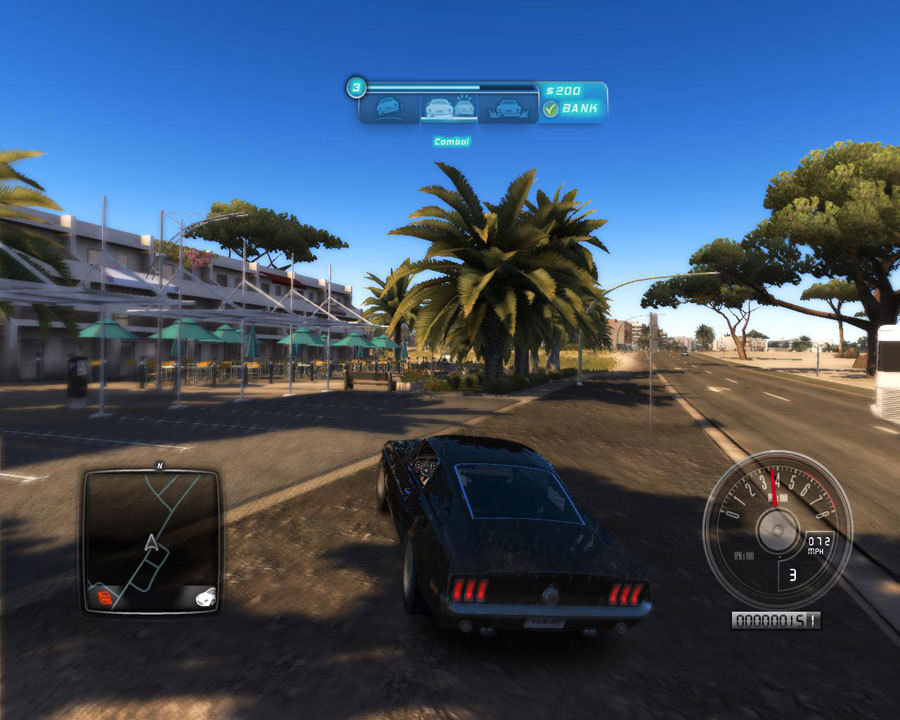This screenshot has height=720, width=900.
Task: Bank the $200 earnings
Action: [572, 109]
